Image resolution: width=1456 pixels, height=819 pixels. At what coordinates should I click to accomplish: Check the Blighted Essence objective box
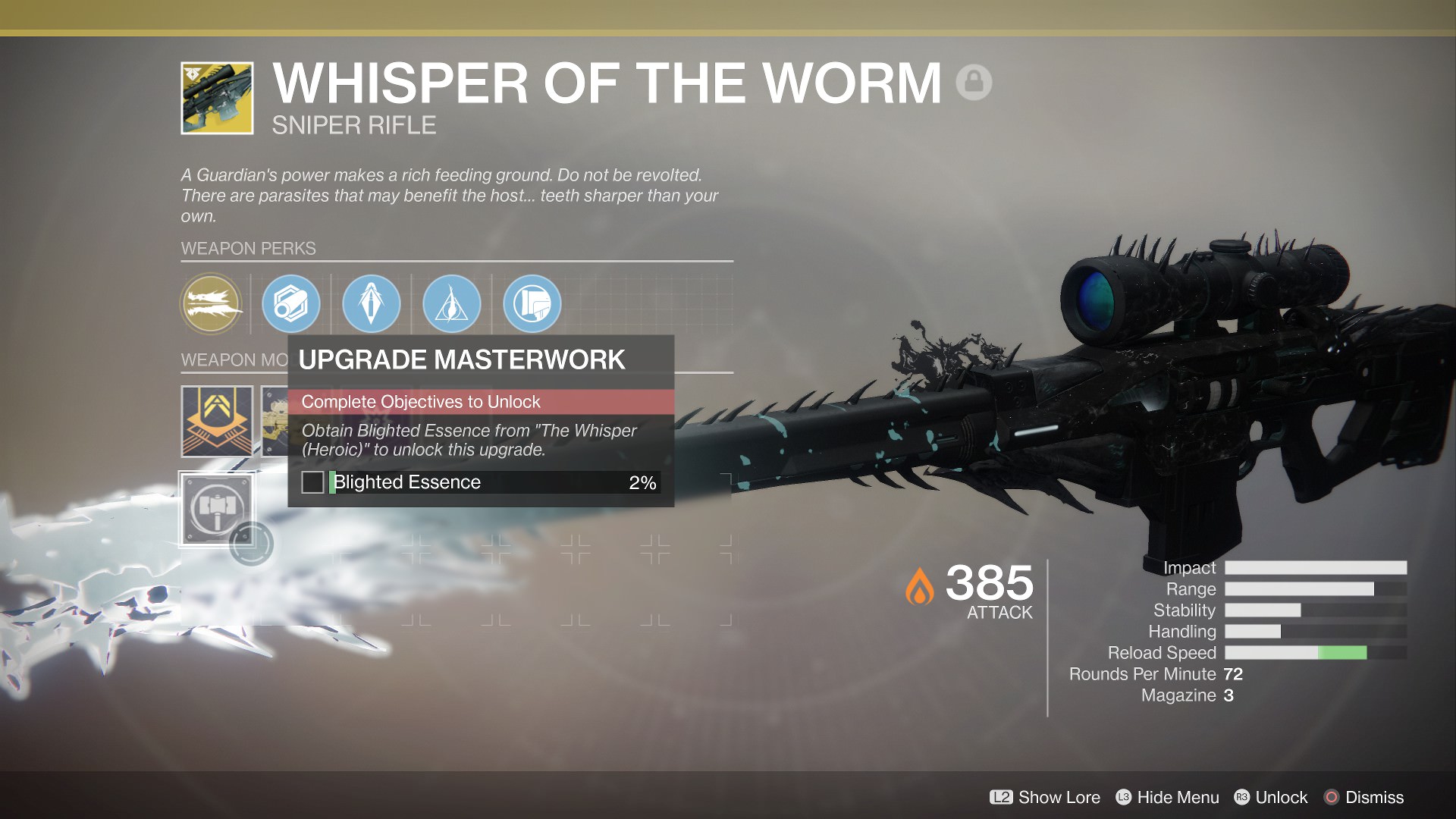pyautogui.click(x=313, y=482)
